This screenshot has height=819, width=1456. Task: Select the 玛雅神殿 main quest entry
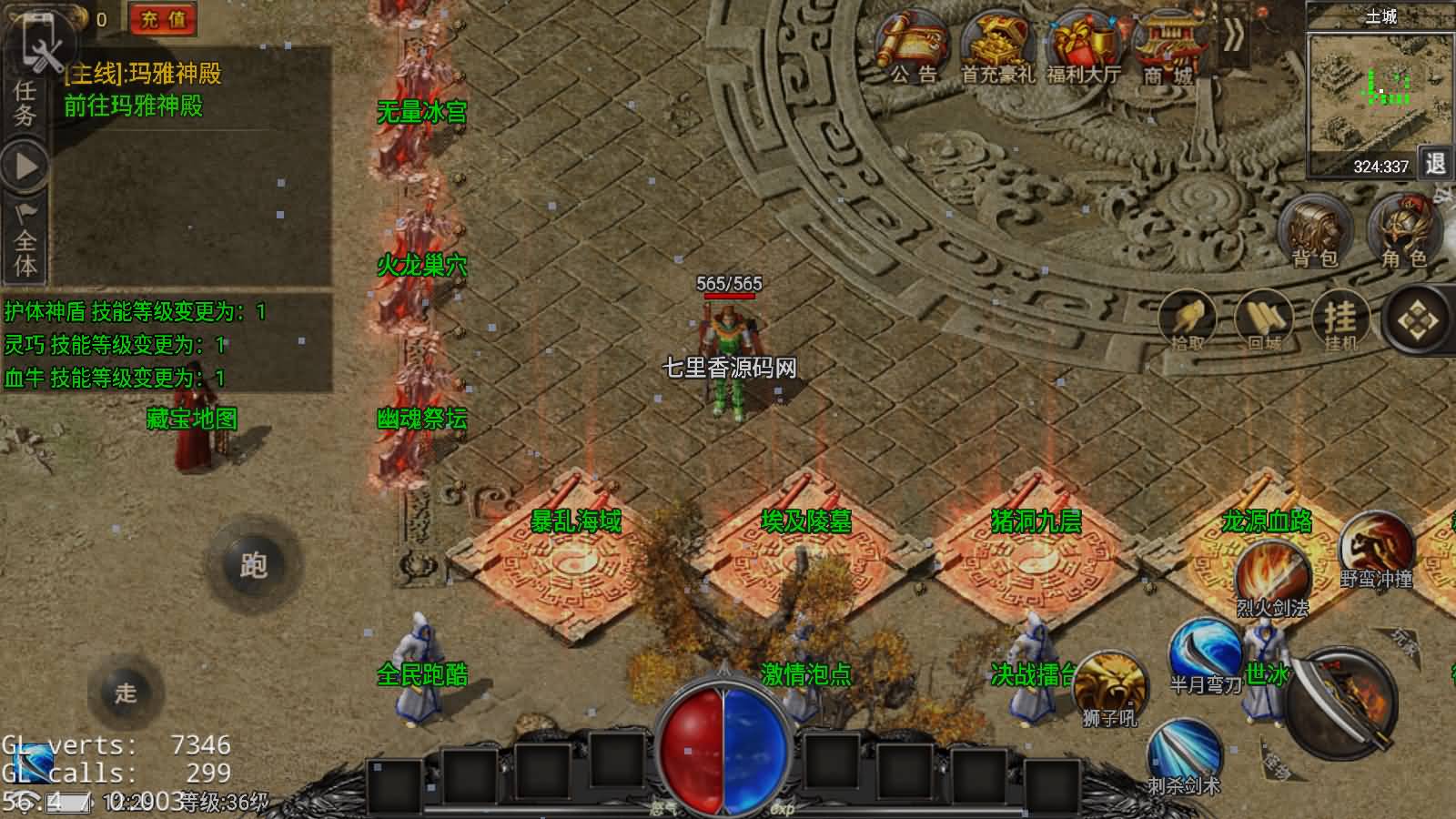click(x=143, y=89)
